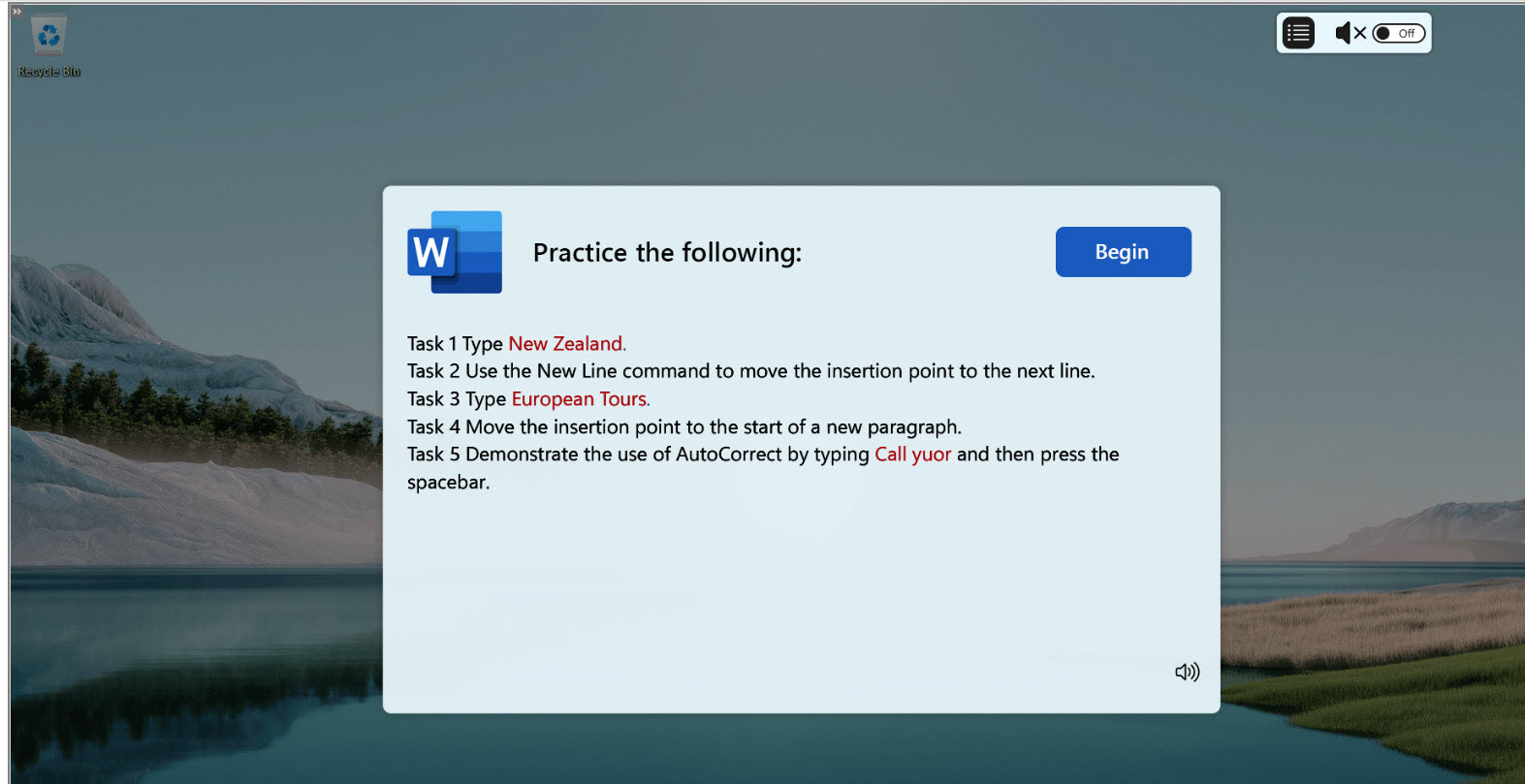The height and width of the screenshot is (784, 1525).
Task: Click the round knob of the sound toggle
Action: (x=1381, y=32)
